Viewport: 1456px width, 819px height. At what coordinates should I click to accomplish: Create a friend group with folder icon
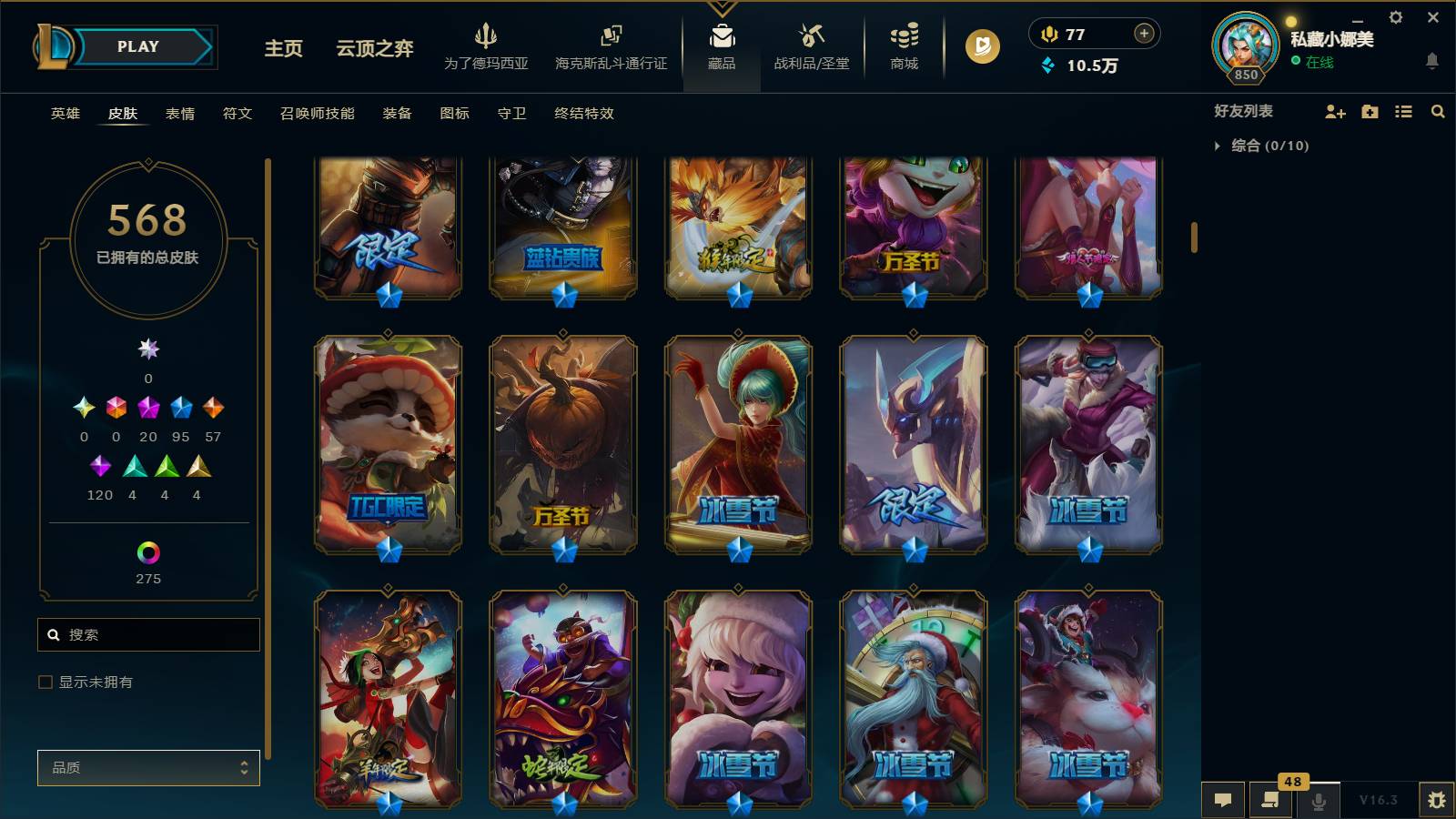click(1369, 112)
